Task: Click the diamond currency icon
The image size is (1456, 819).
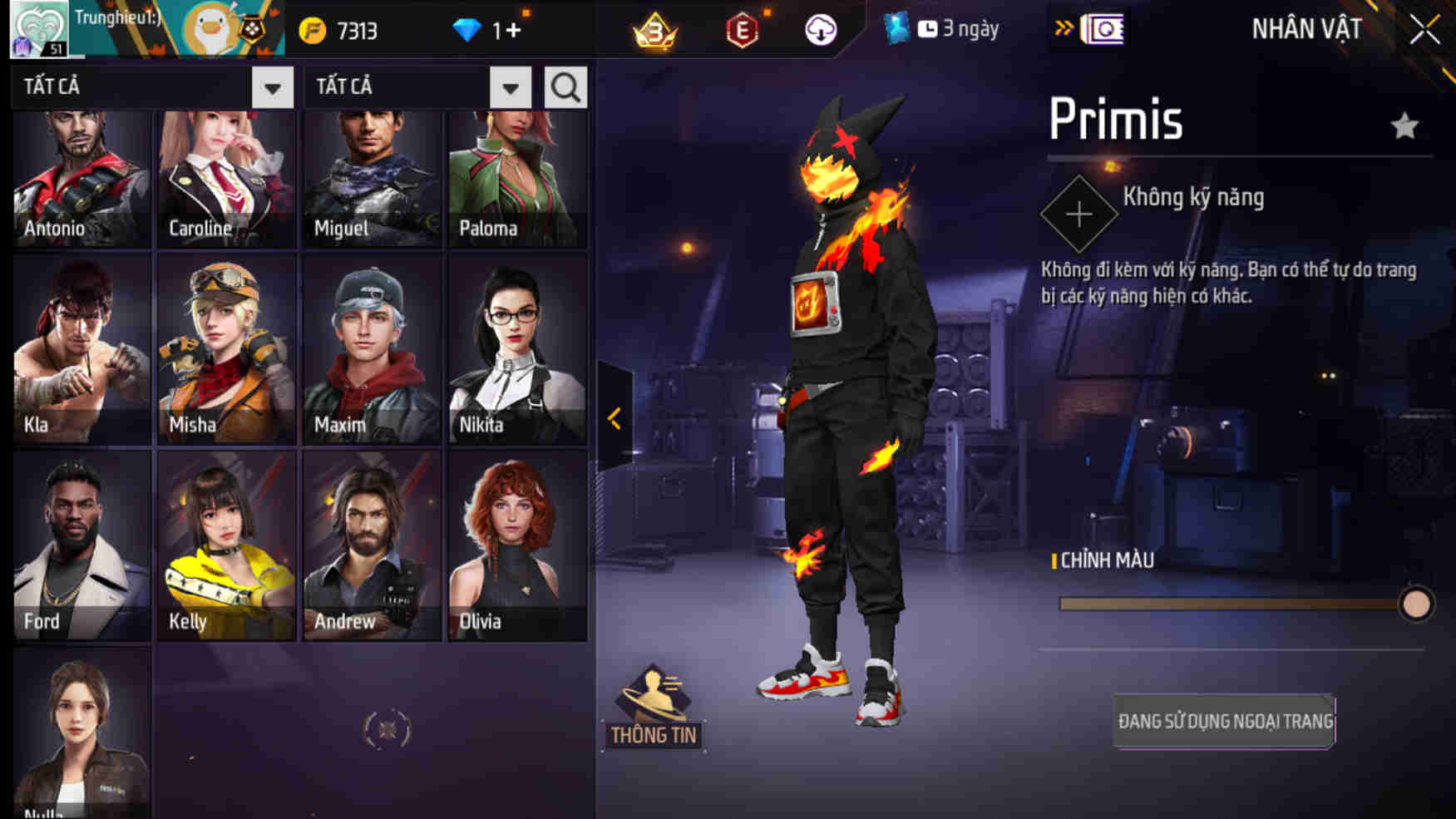Action: (471, 30)
